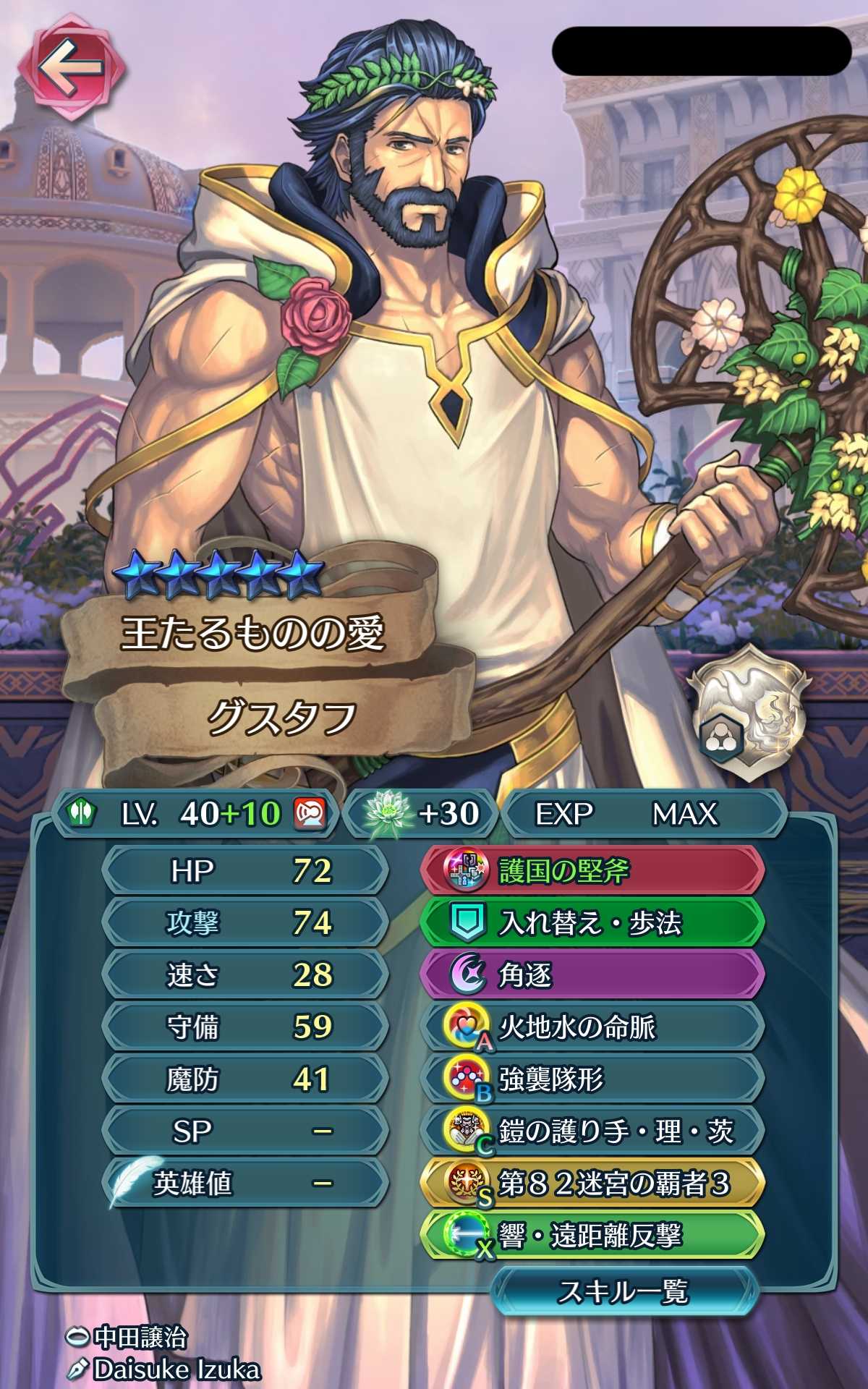Show details for C skill 鎧の護り手・理・茨
This screenshot has height=1389, width=868.
pos(592,1131)
